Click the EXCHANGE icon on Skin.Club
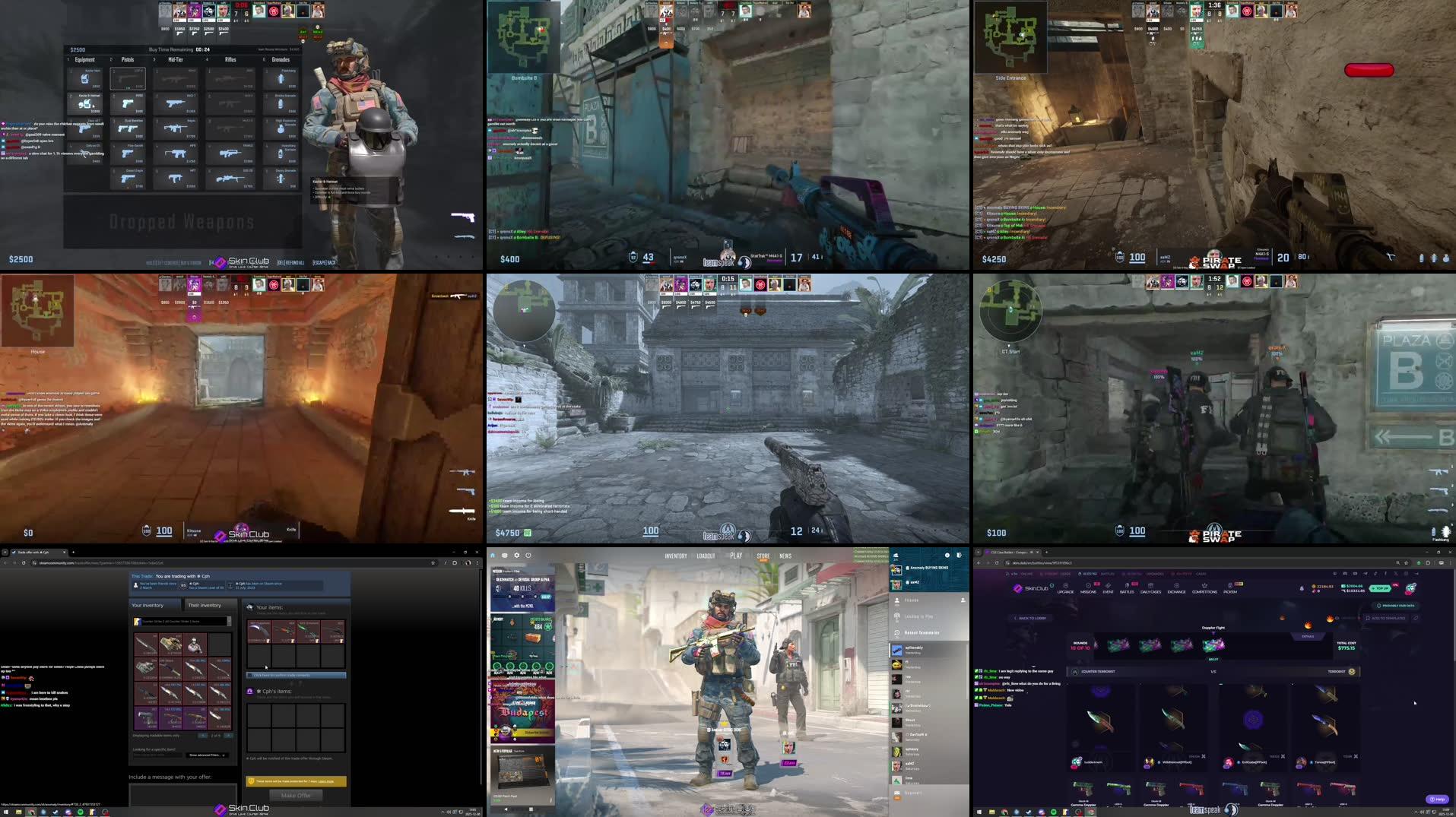This screenshot has width=1456, height=817. [x=1177, y=586]
